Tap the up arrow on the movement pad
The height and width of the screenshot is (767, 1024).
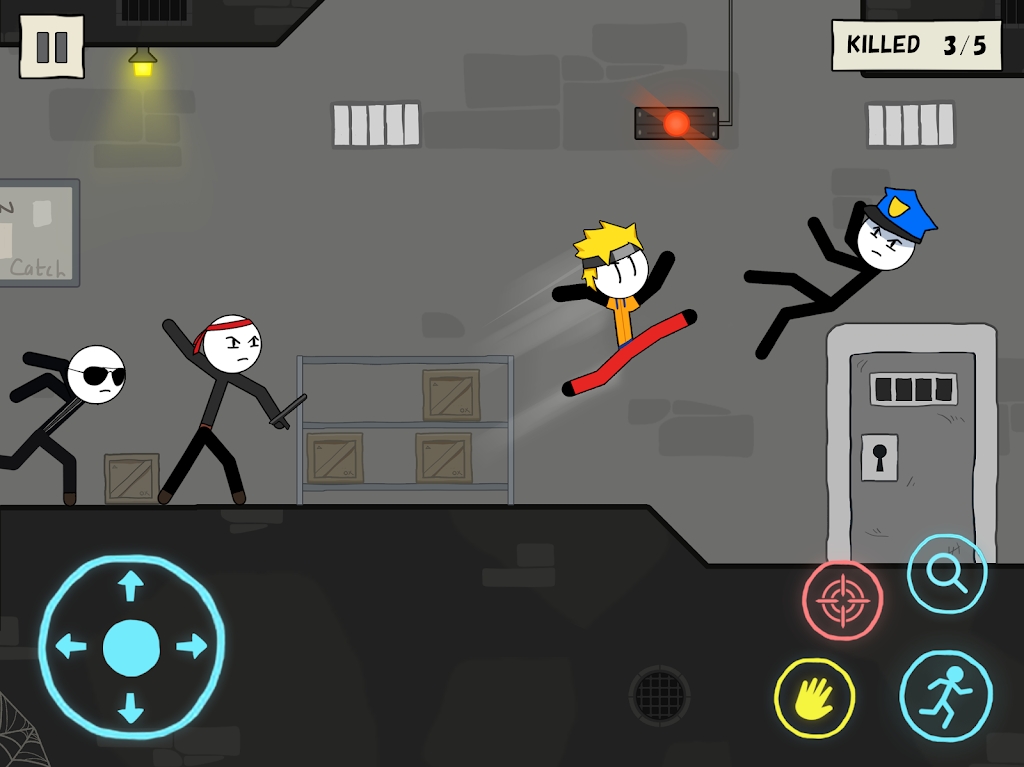click(130, 586)
